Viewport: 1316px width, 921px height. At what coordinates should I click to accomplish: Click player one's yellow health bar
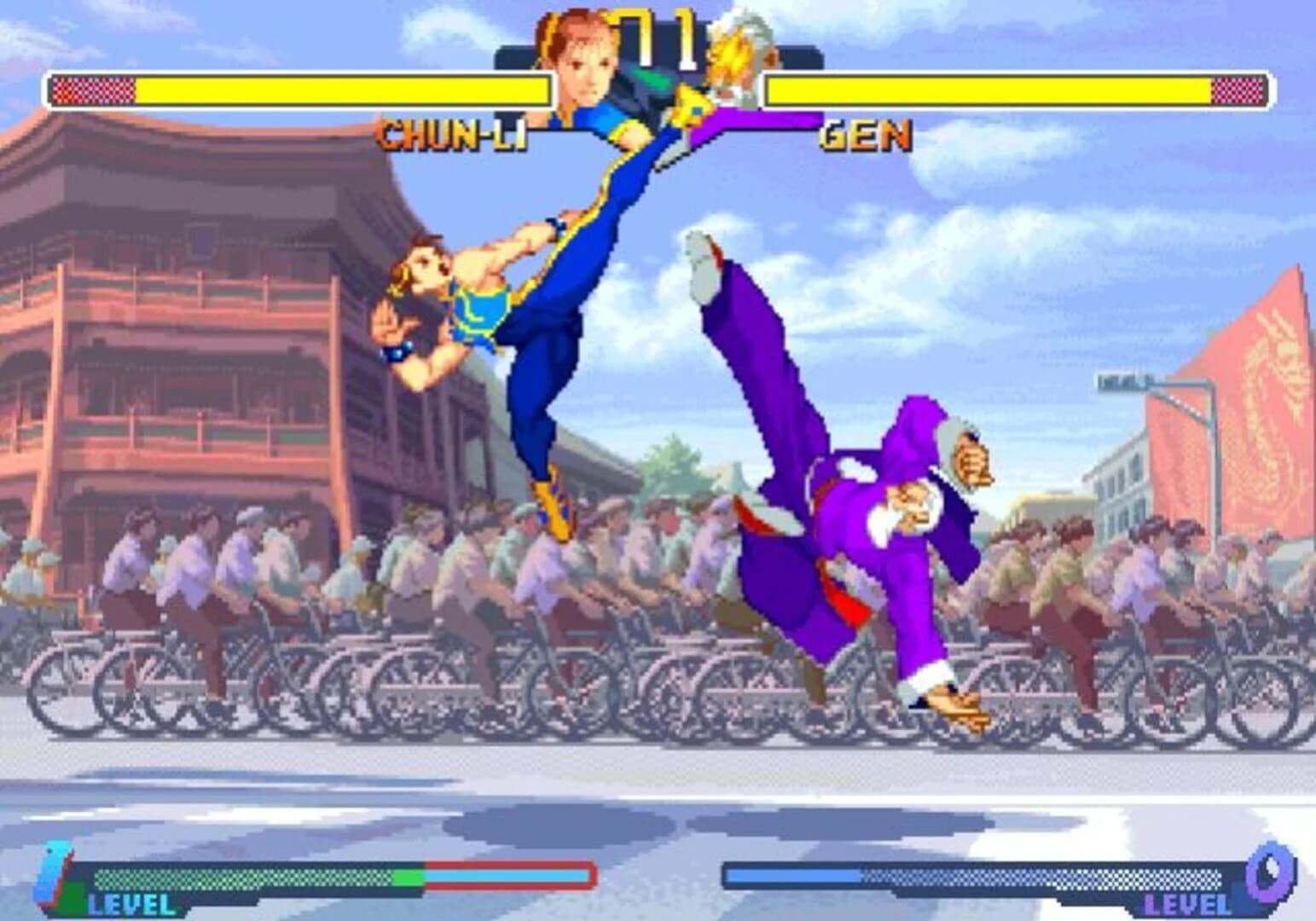click(341, 90)
